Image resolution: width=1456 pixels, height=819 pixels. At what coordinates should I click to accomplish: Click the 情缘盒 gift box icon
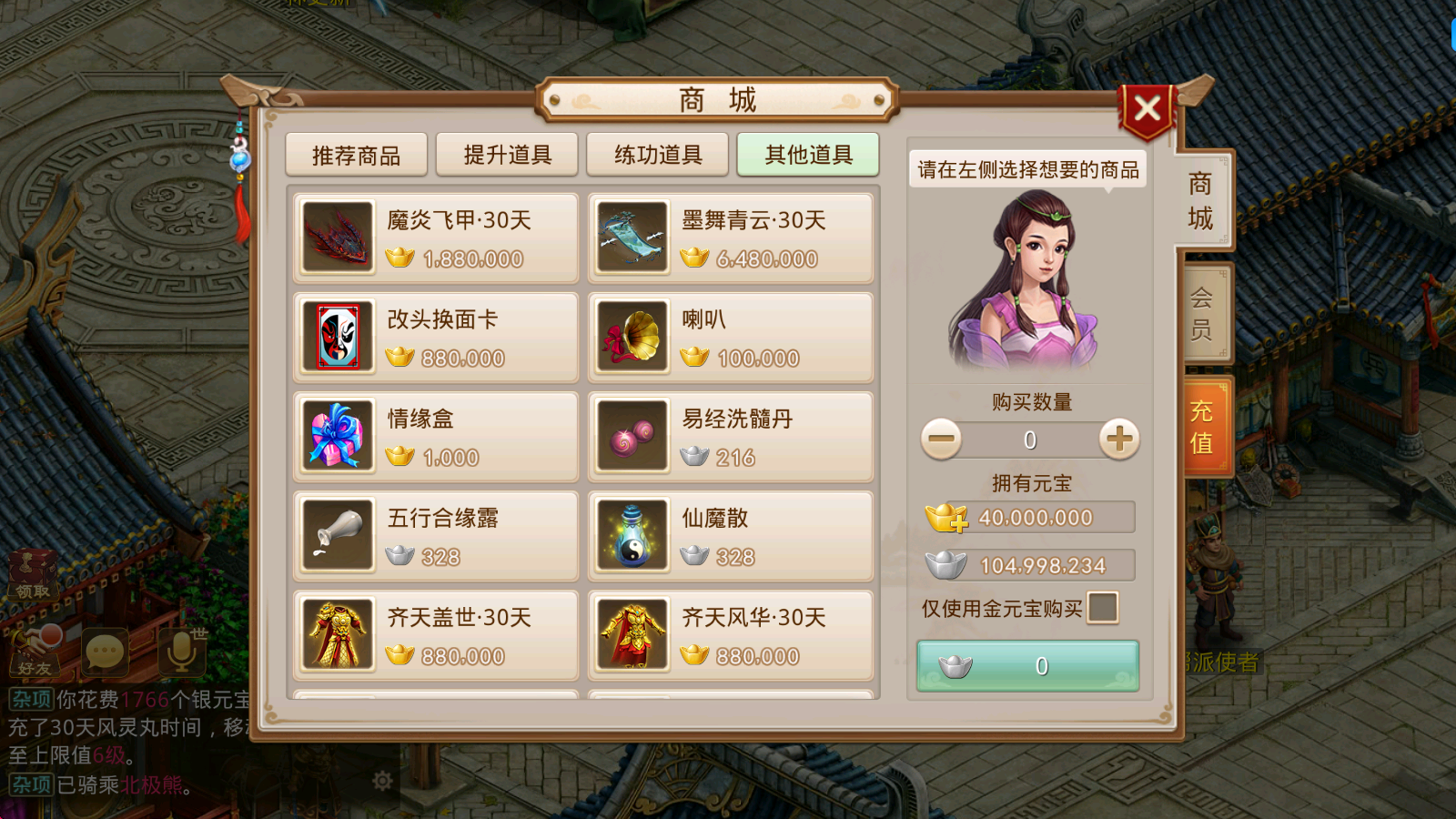(336, 436)
